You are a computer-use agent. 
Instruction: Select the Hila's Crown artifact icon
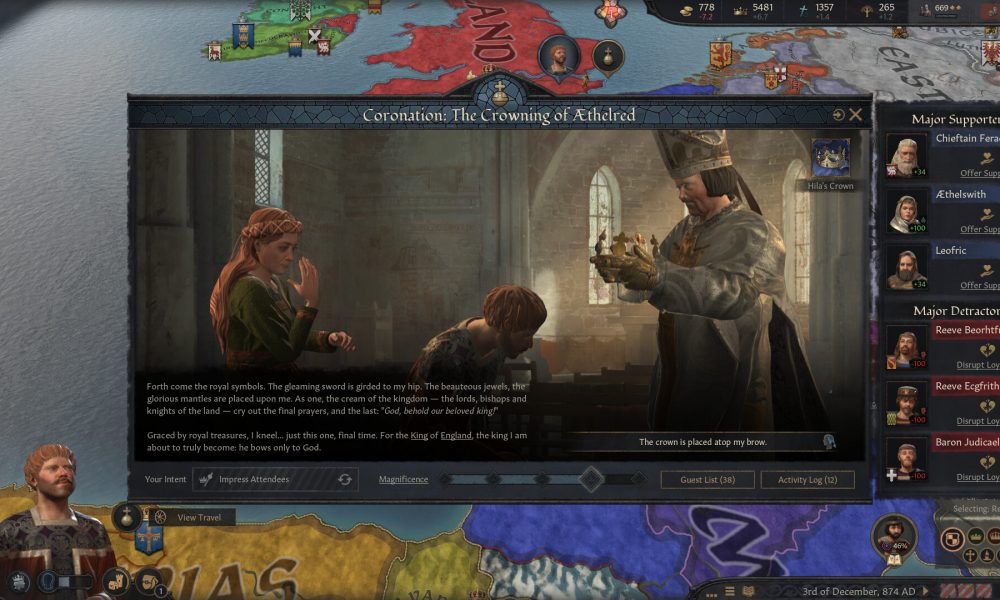click(x=831, y=158)
